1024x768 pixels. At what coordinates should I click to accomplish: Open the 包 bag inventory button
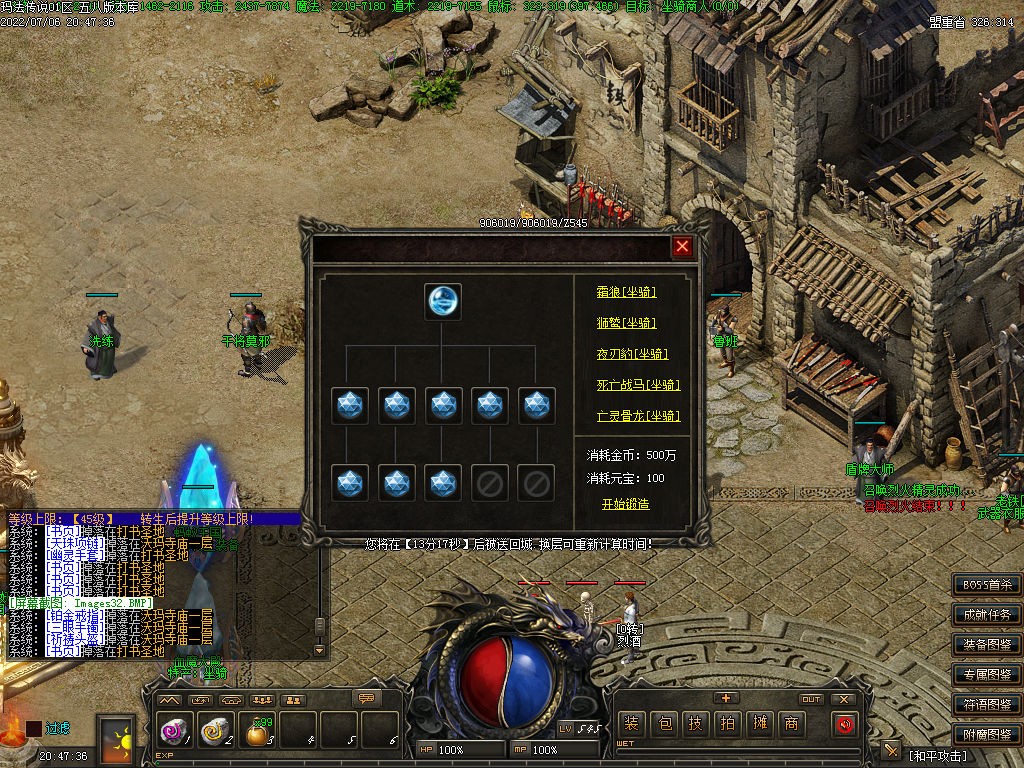(664, 724)
